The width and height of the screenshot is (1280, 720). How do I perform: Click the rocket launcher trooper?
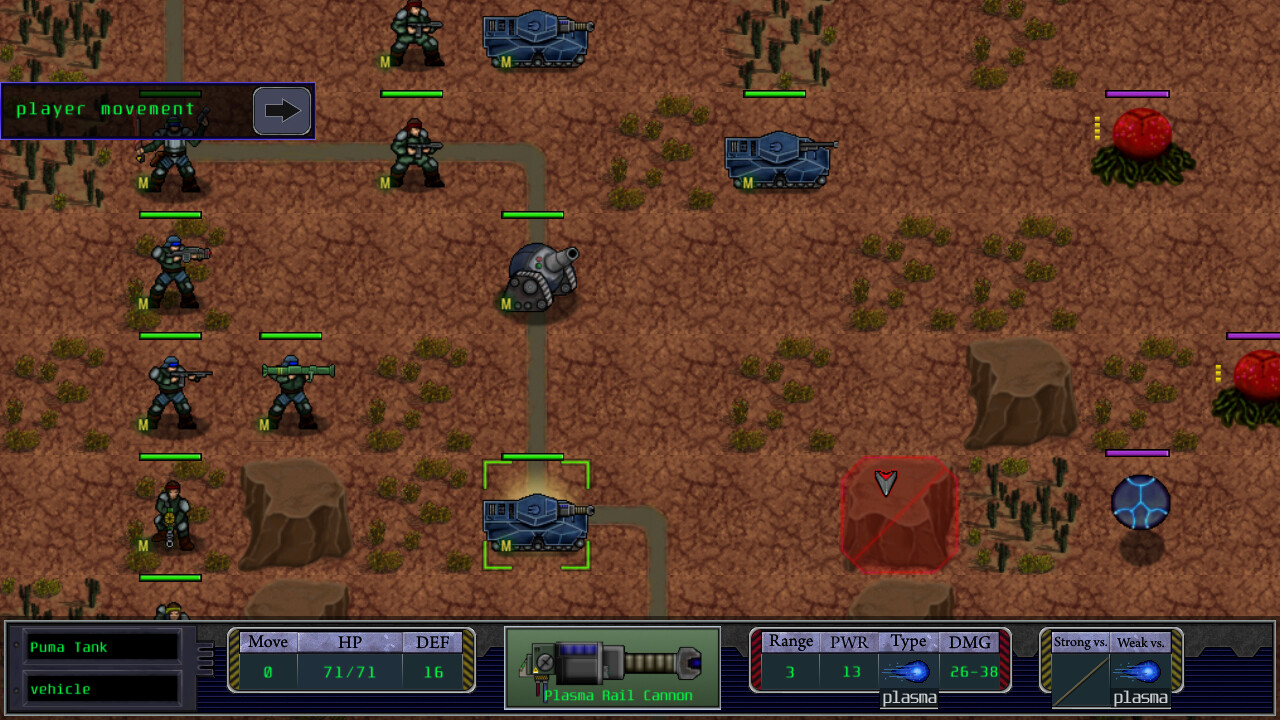(x=292, y=390)
